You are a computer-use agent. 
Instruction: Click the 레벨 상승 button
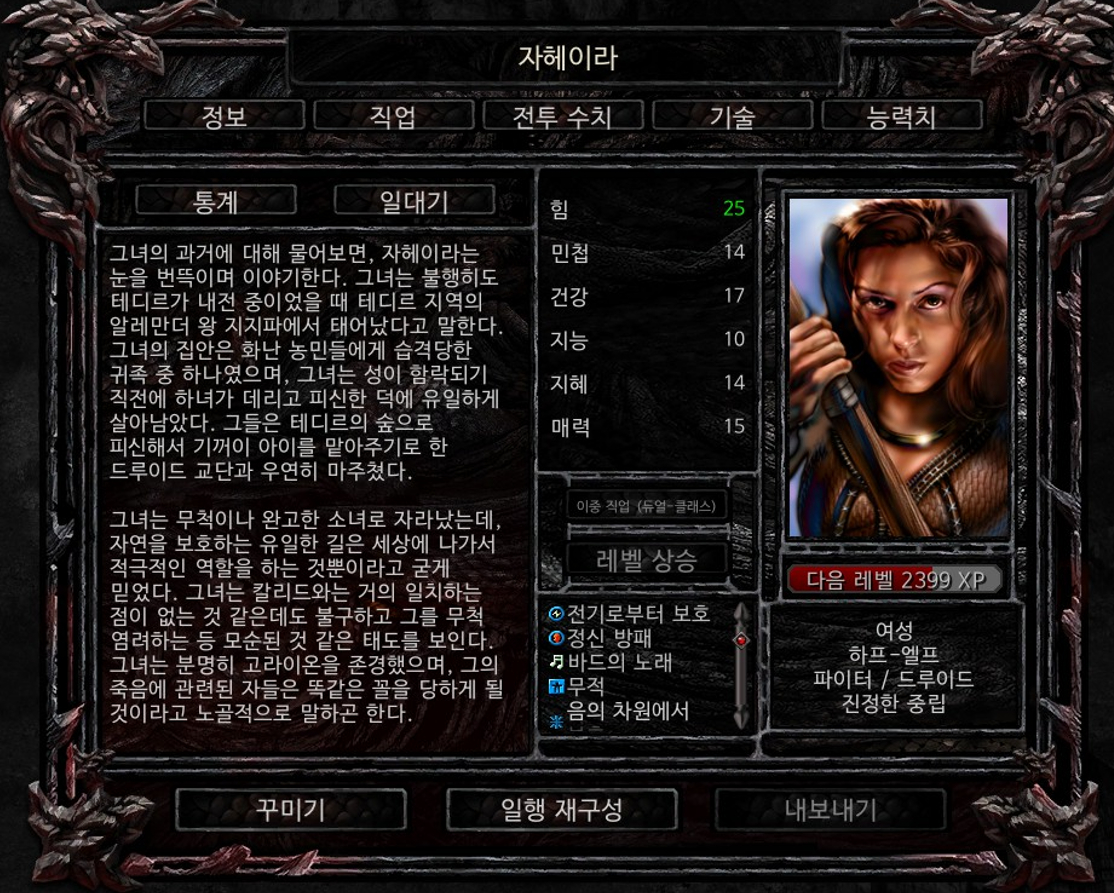(x=647, y=559)
